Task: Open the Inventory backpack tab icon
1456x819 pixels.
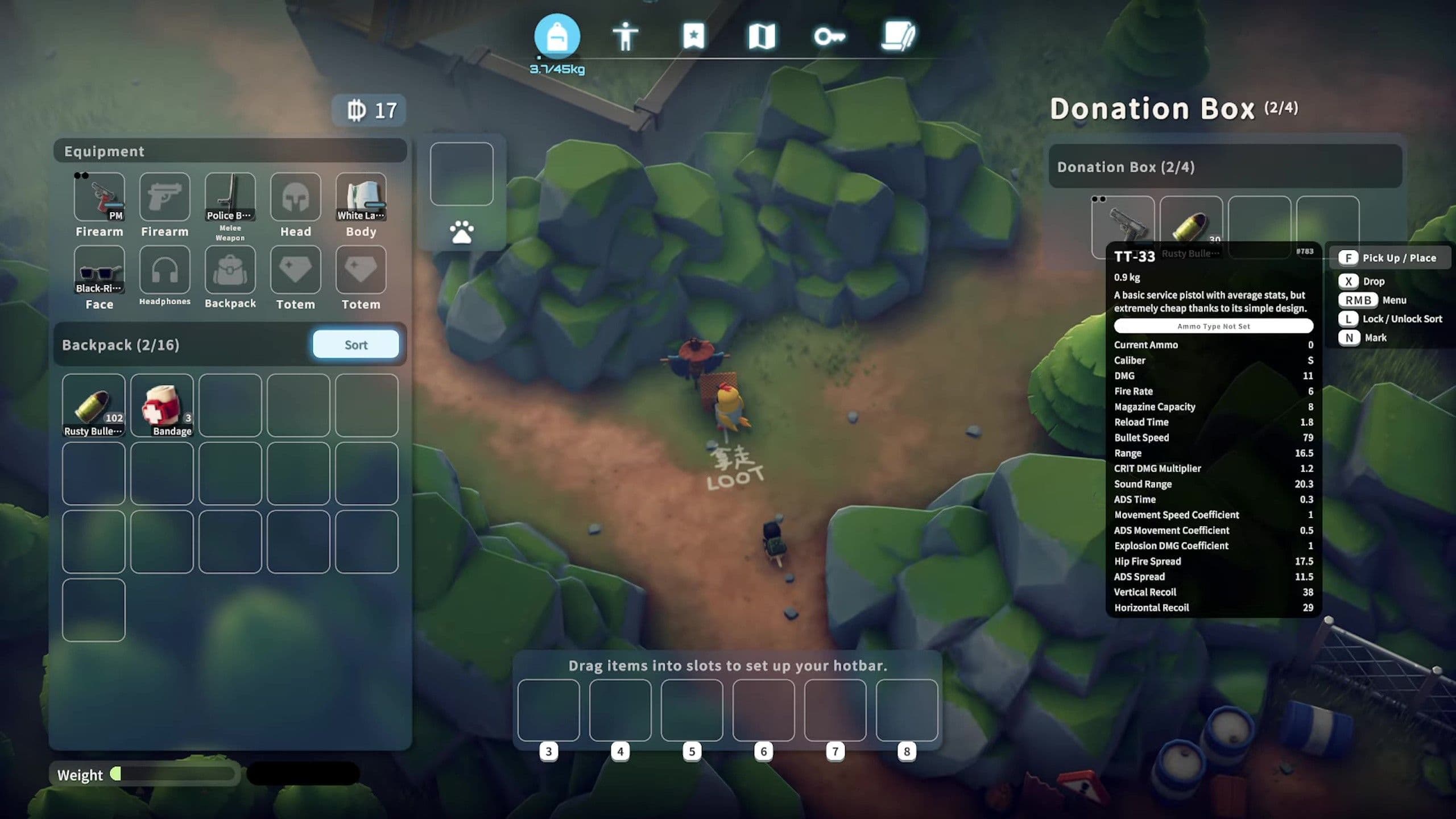Action: (557, 37)
